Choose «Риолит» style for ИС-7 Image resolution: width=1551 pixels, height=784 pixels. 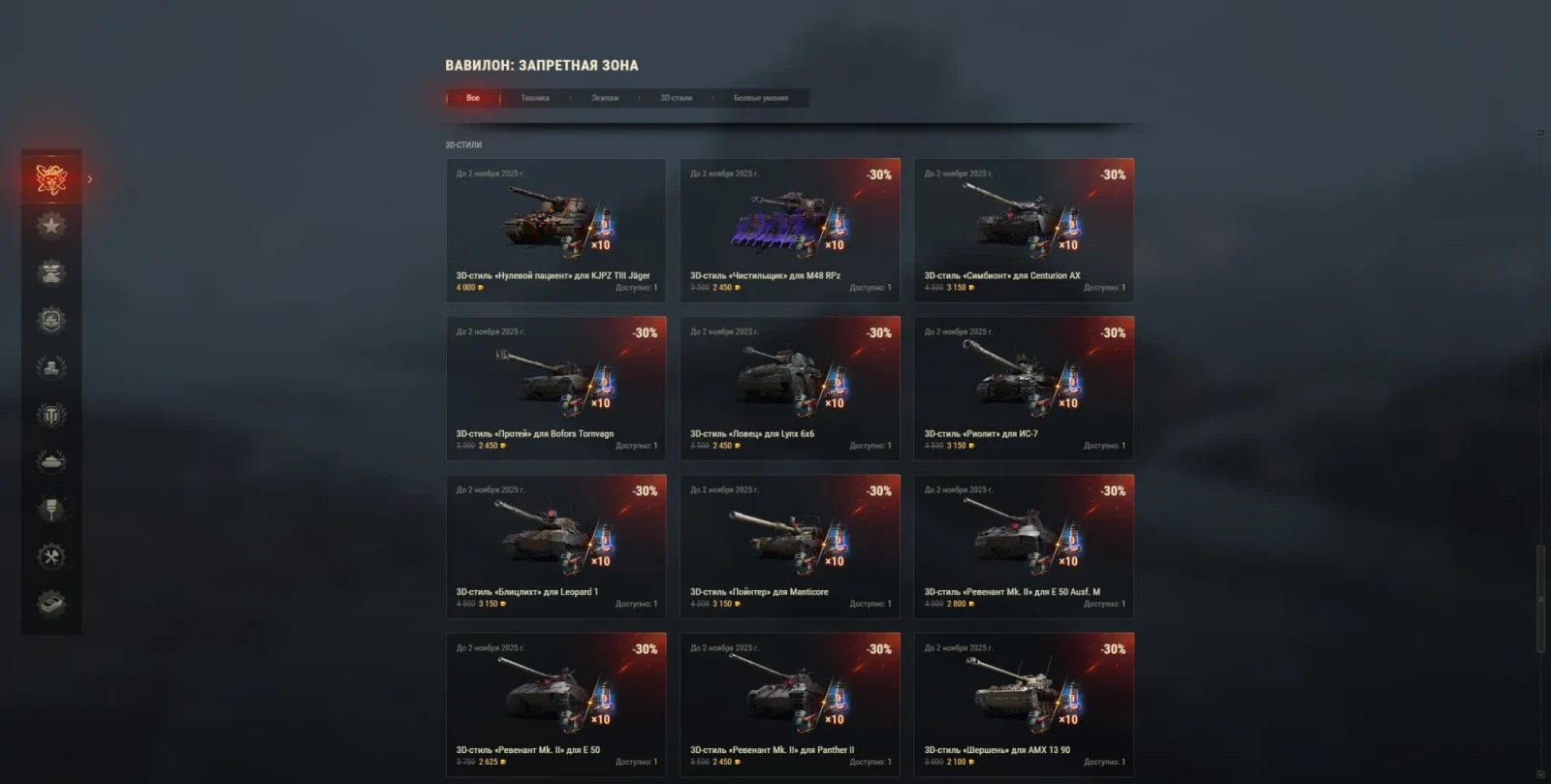click(x=1024, y=389)
